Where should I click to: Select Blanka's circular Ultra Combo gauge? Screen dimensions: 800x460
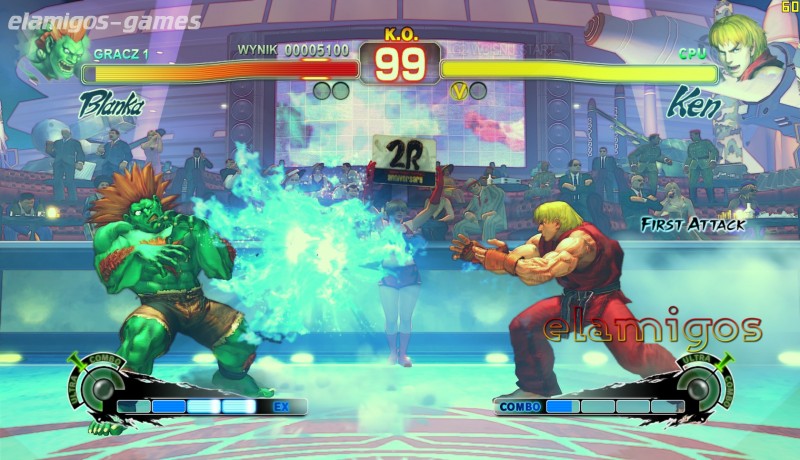(x=101, y=387)
